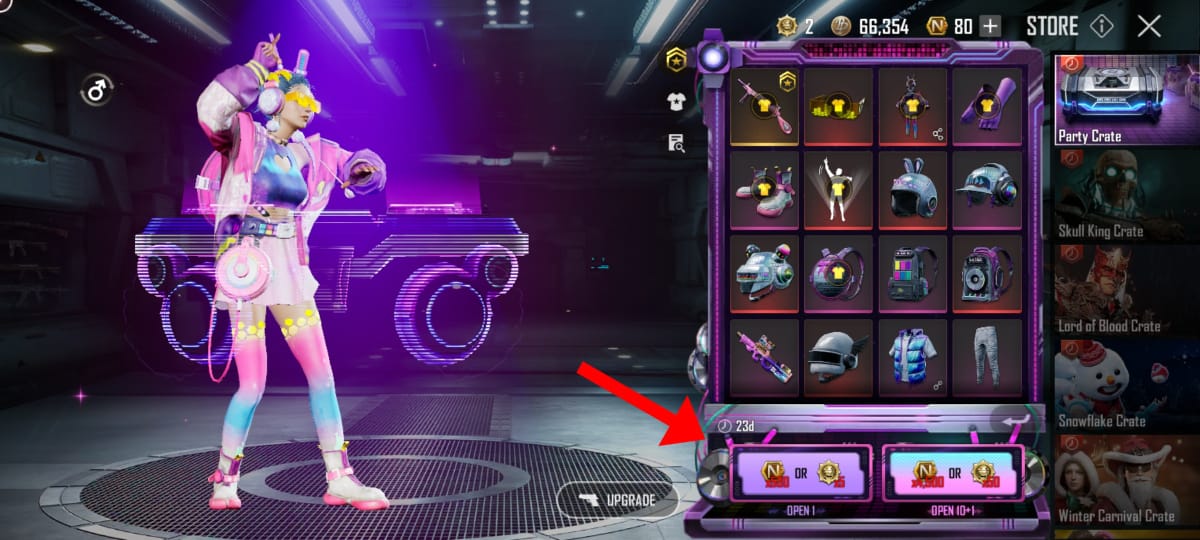Image resolution: width=1200 pixels, height=540 pixels.
Task: Preview the bunny ears helmet reward
Action: (912, 190)
